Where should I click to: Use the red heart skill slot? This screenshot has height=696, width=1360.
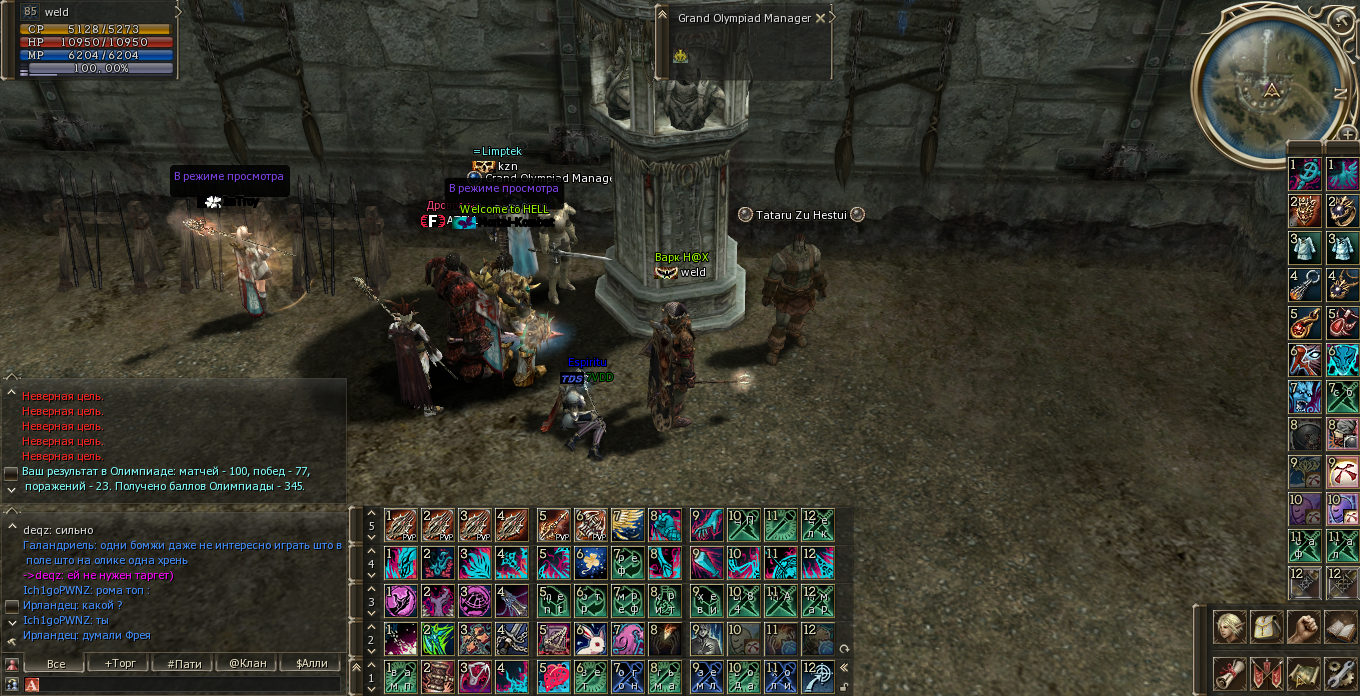coord(554,675)
